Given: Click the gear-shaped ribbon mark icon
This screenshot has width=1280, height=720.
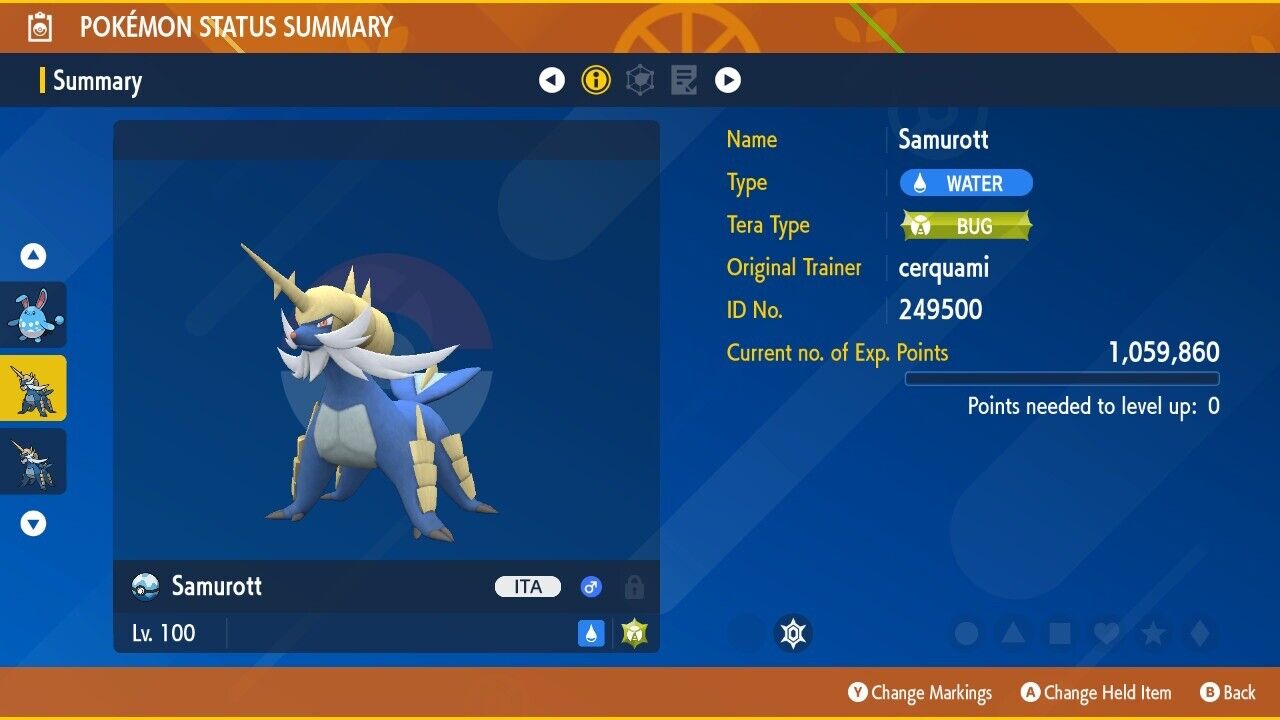Looking at the screenshot, I should point(793,633).
